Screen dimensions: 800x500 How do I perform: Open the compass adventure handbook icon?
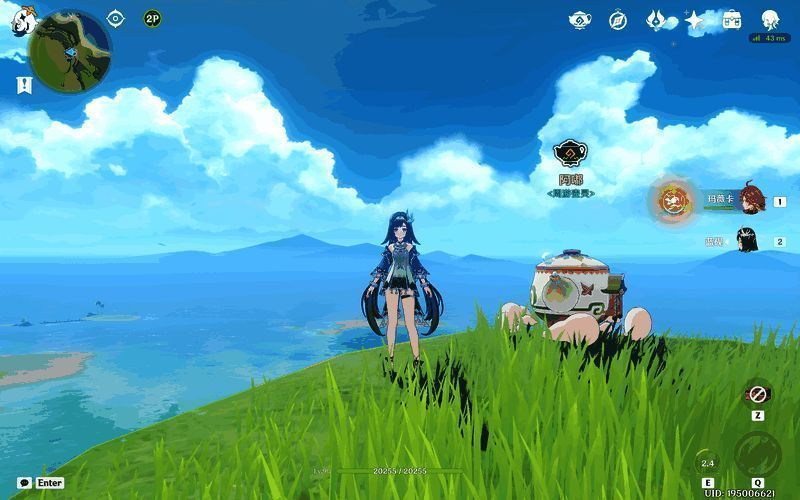618,20
